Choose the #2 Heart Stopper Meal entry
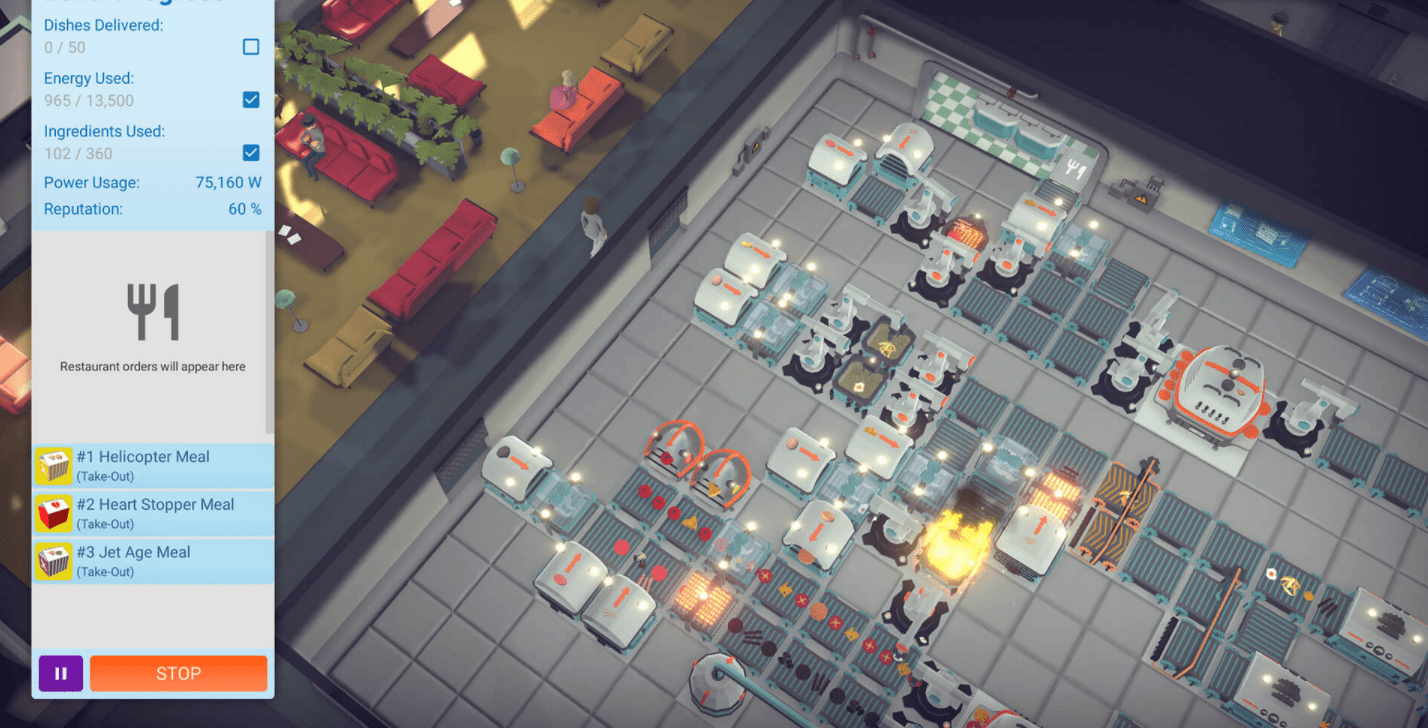Image resolution: width=1428 pixels, height=728 pixels. tap(153, 513)
